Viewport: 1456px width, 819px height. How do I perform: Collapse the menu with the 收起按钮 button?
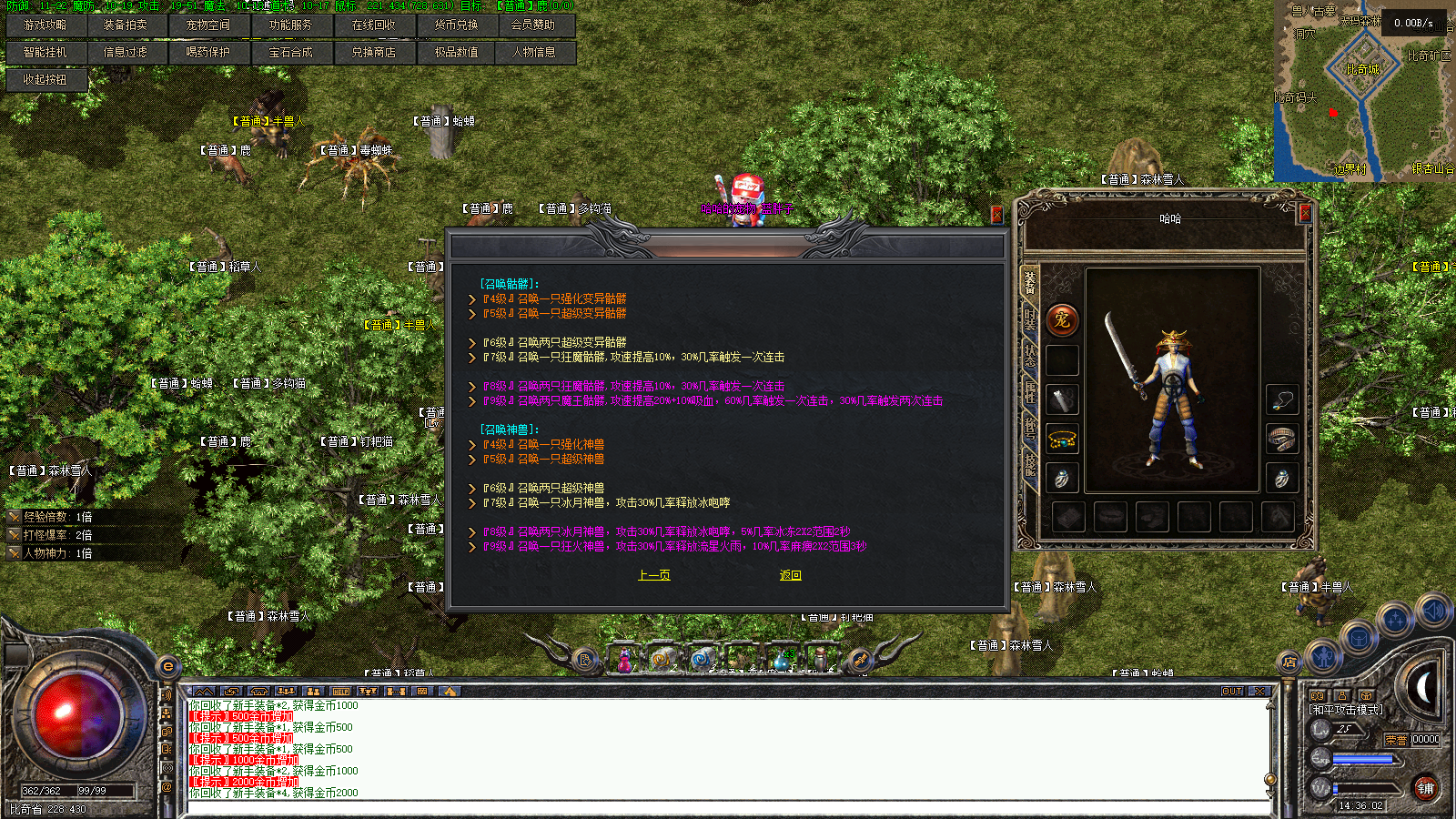(x=45, y=80)
